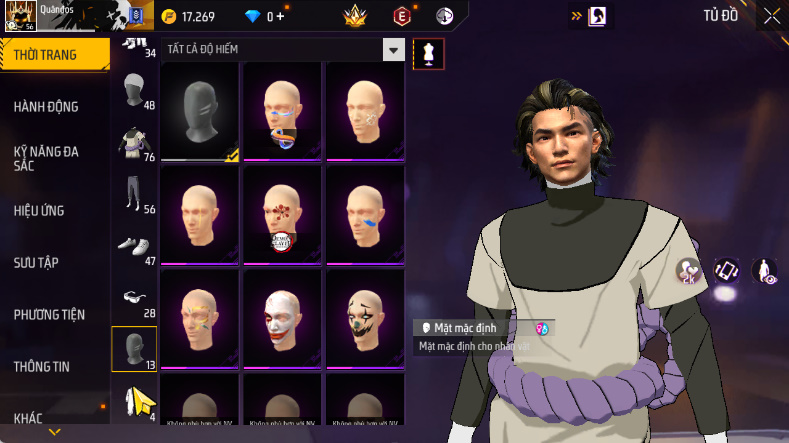Viewport: 789px width, 443px height.
Task: Pick the black default face item
Action: (x=200, y=110)
